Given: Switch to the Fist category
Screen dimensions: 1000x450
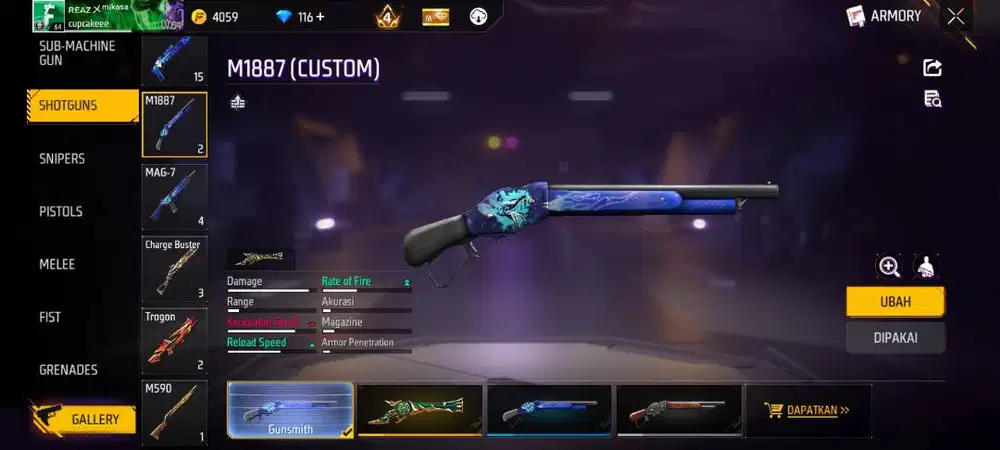Looking at the screenshot, I should click(x=50, y=317).
